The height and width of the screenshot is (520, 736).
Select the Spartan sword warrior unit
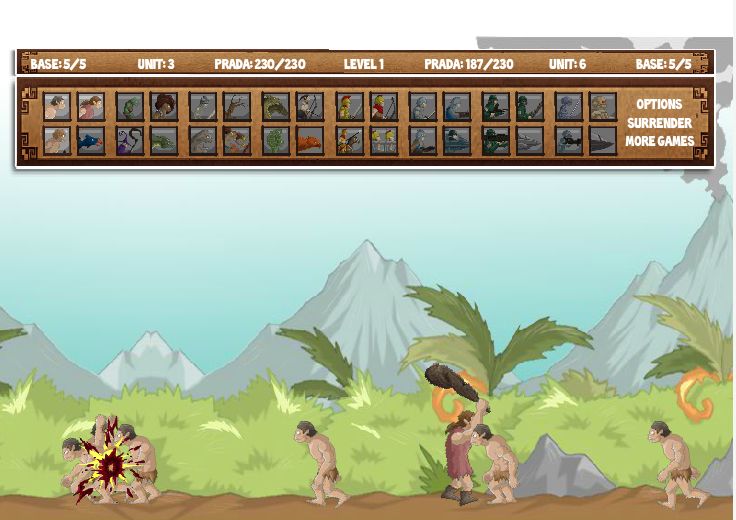coord(350,106)
